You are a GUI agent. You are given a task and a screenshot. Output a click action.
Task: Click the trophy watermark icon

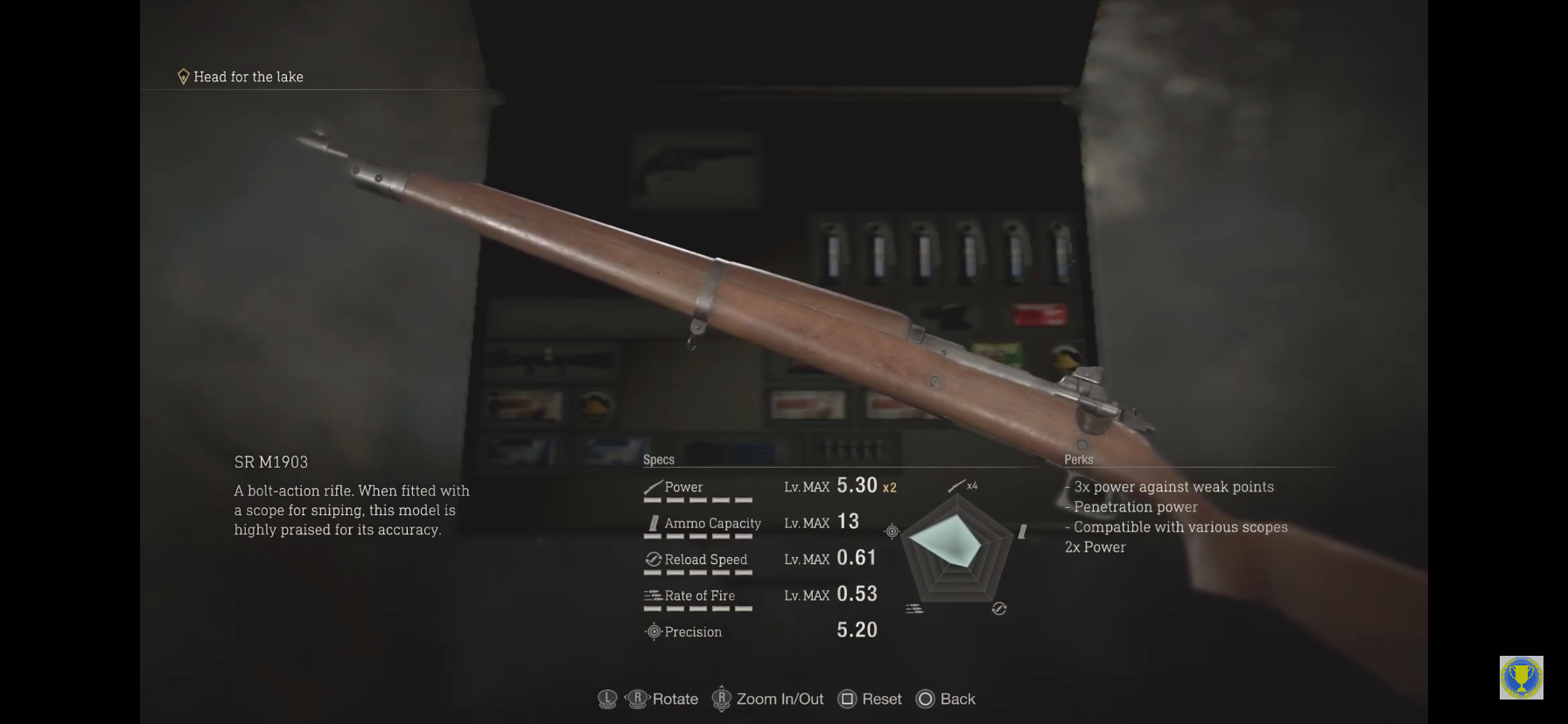(1521, 678)
